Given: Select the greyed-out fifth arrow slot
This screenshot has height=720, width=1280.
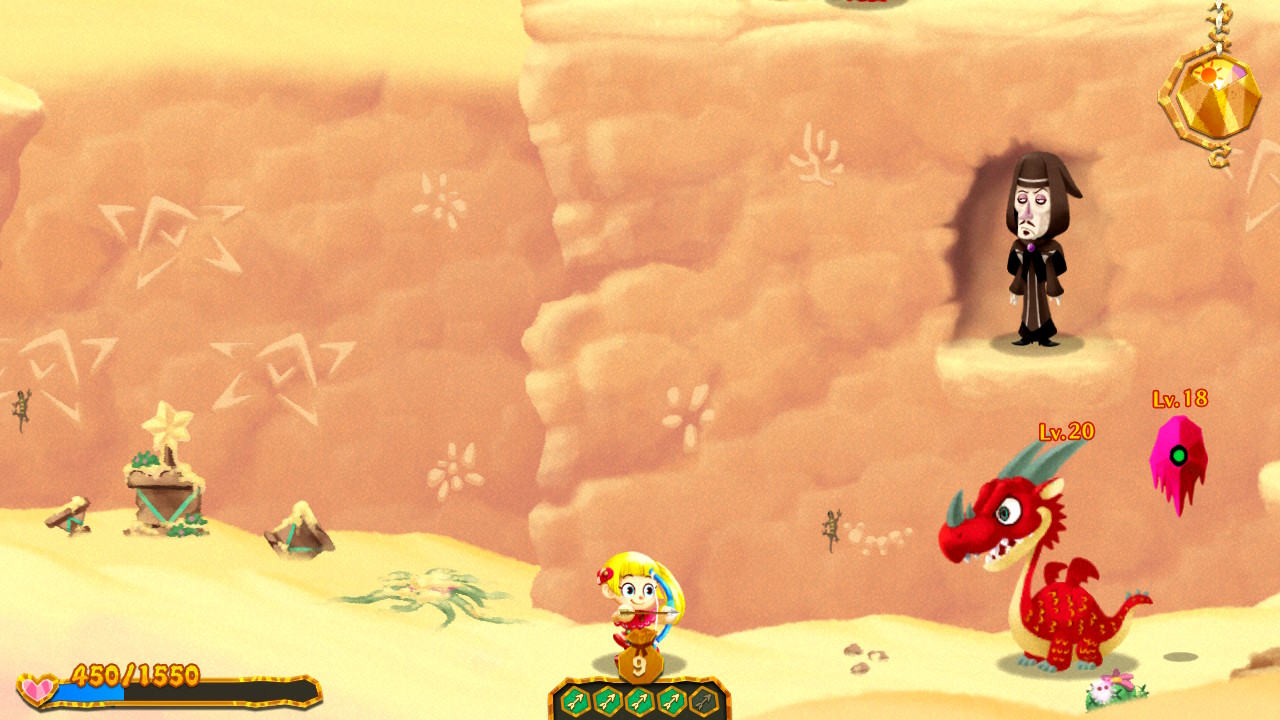Looking at the screenshot, I should (x=702, y=700).
